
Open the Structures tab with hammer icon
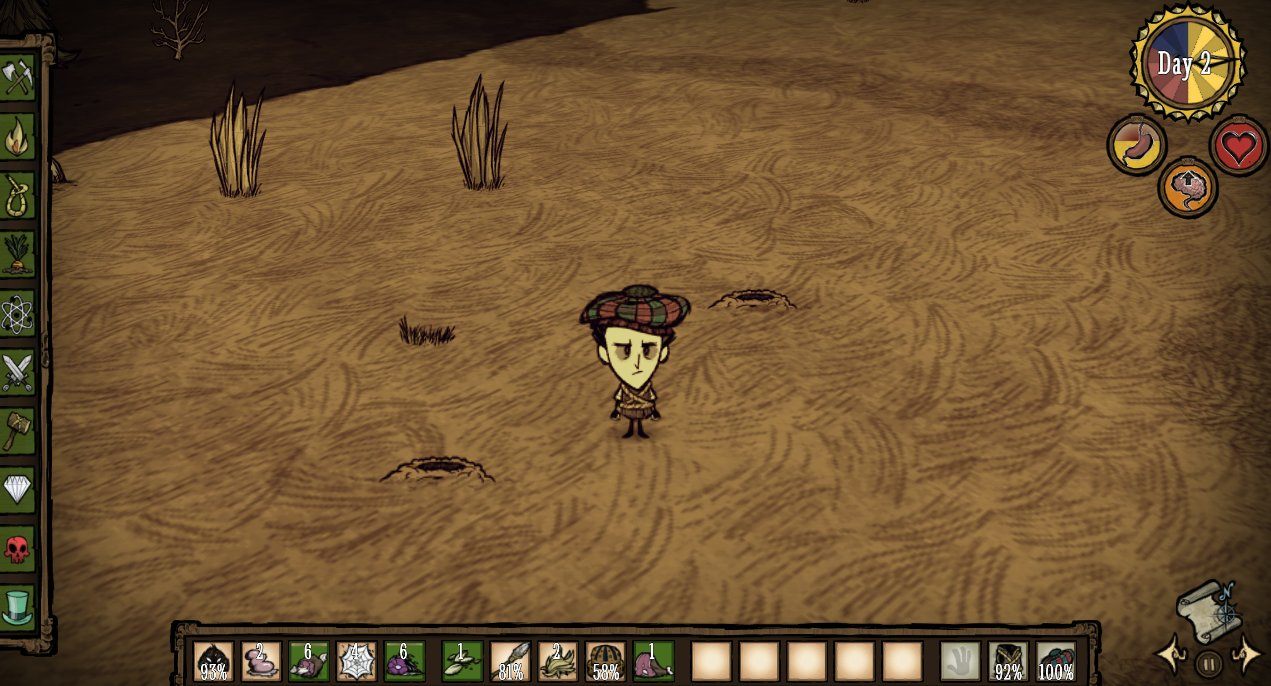(x=18, y=430)
